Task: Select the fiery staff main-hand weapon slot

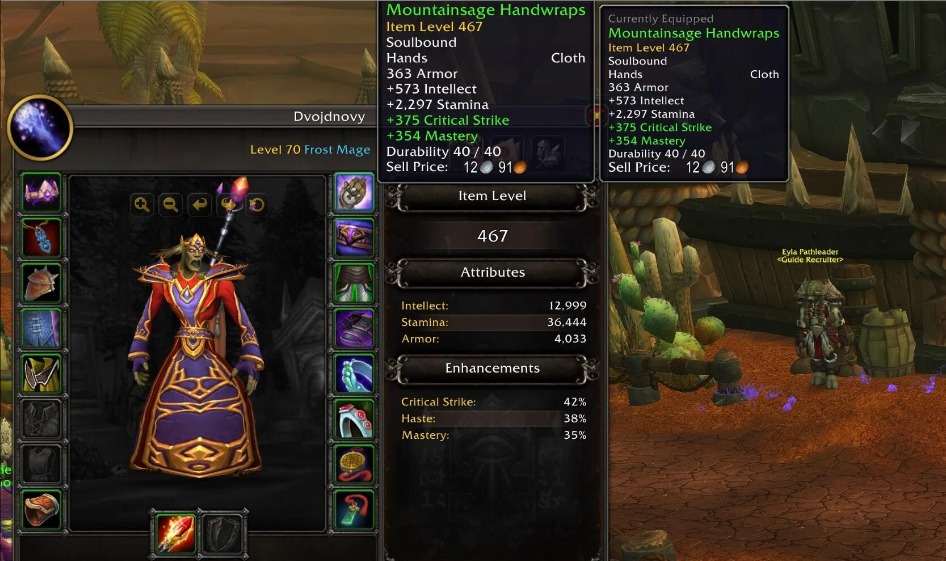Action: click(174, 533)
